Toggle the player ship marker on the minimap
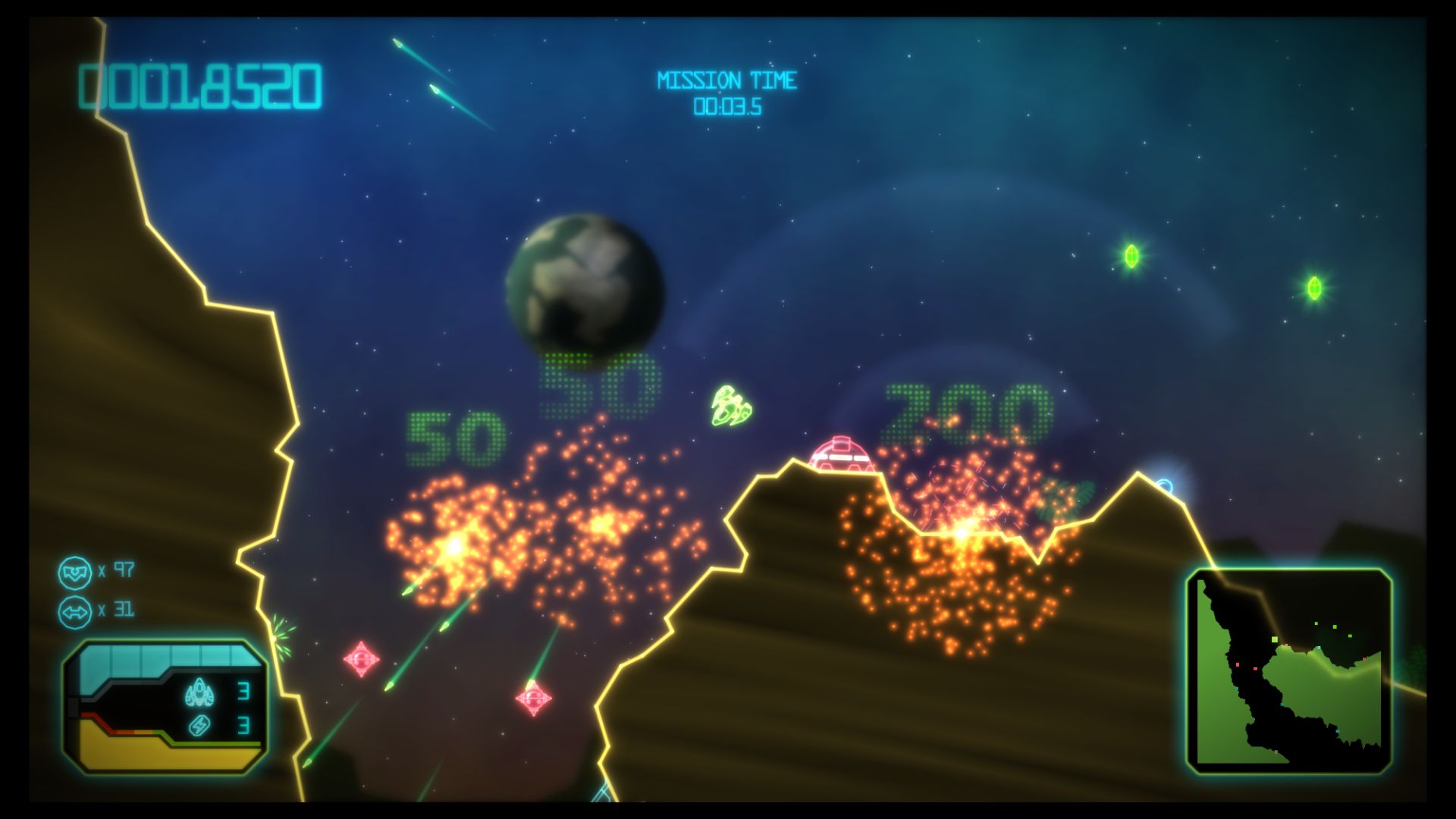The width and height of the screenshot is (1456, 819). tap(1275, 639)
